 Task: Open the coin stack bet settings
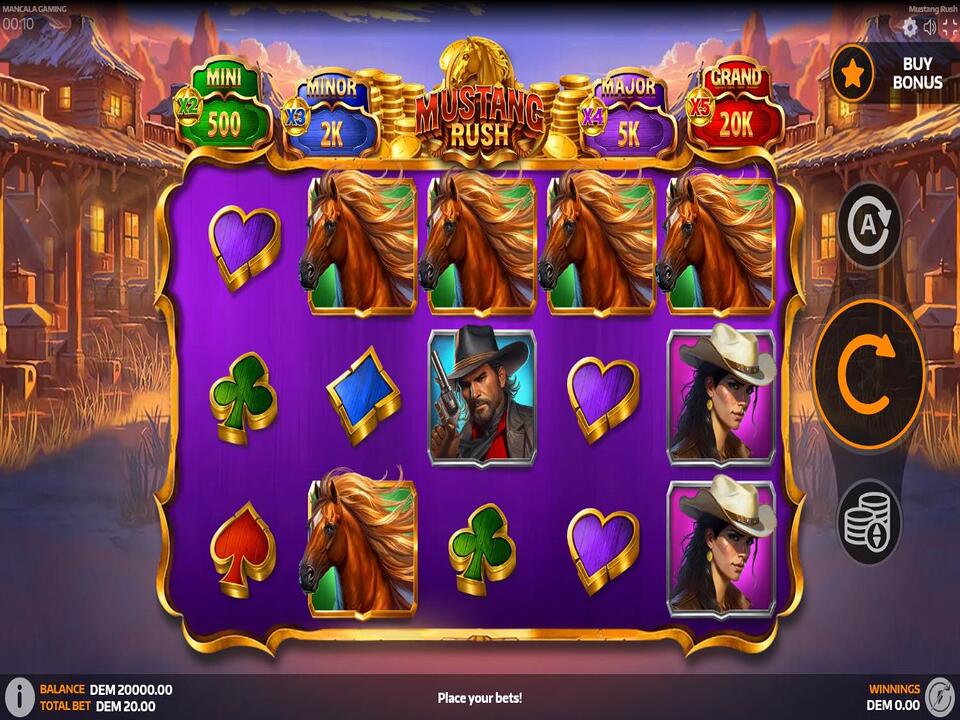click(x=869, y=521)
